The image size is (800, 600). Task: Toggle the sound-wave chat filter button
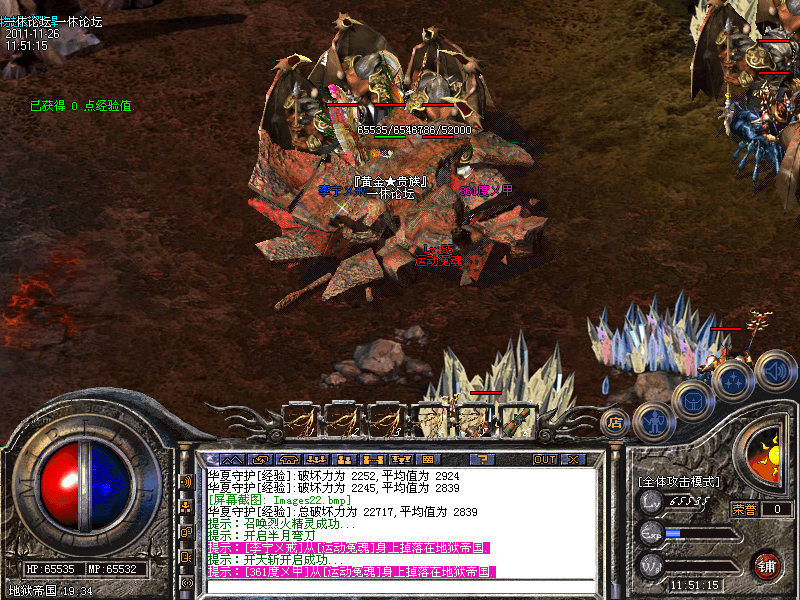[x=186, y=481]
